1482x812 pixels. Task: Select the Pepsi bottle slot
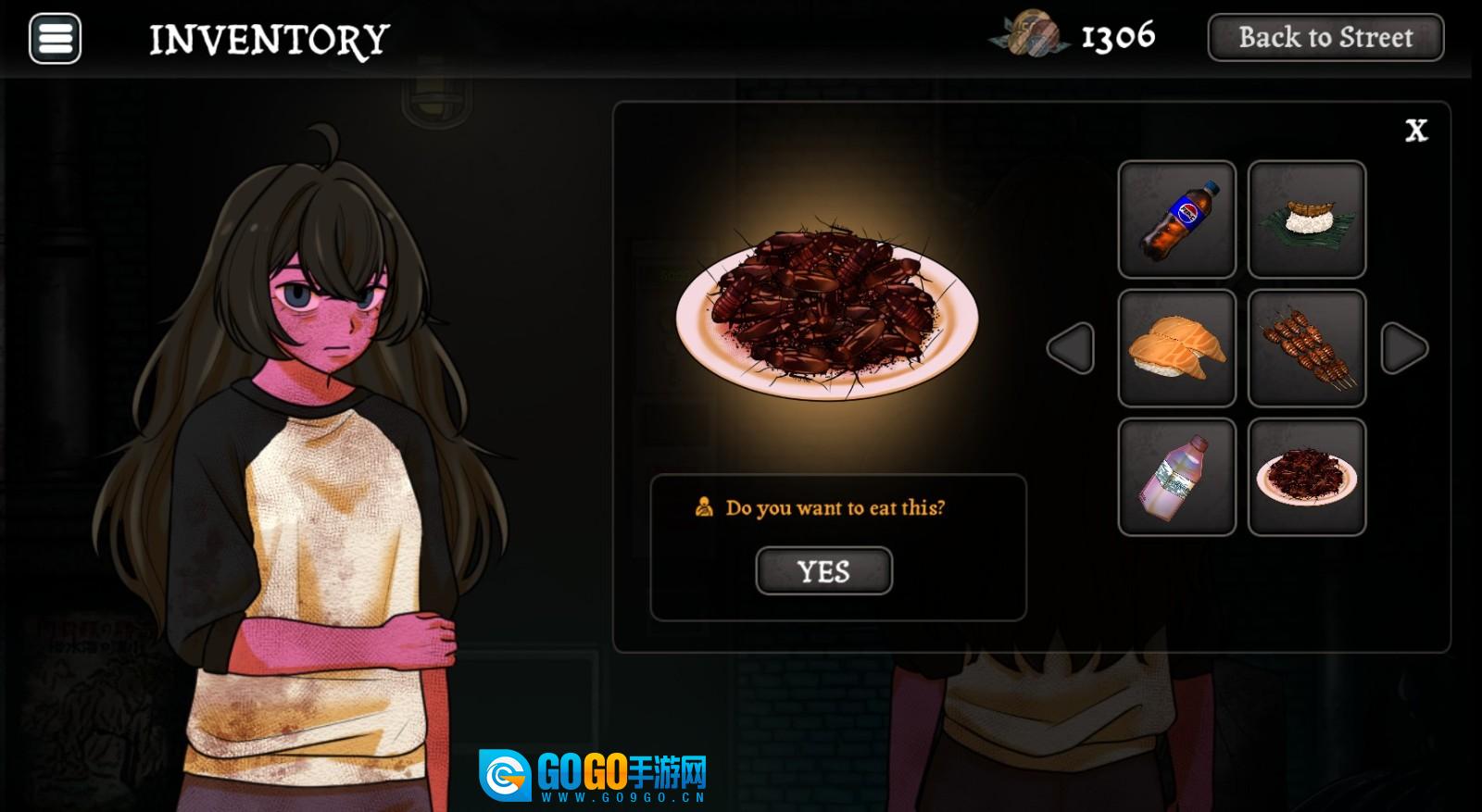click(1176, 219)
